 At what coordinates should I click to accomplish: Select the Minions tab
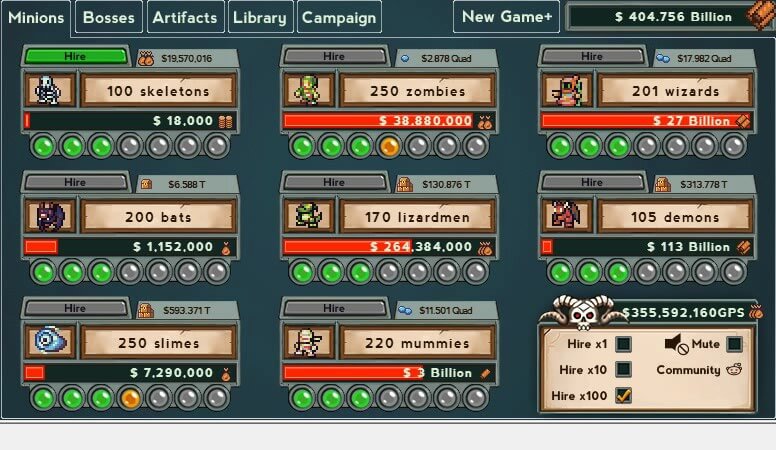(x=36, y=17)
